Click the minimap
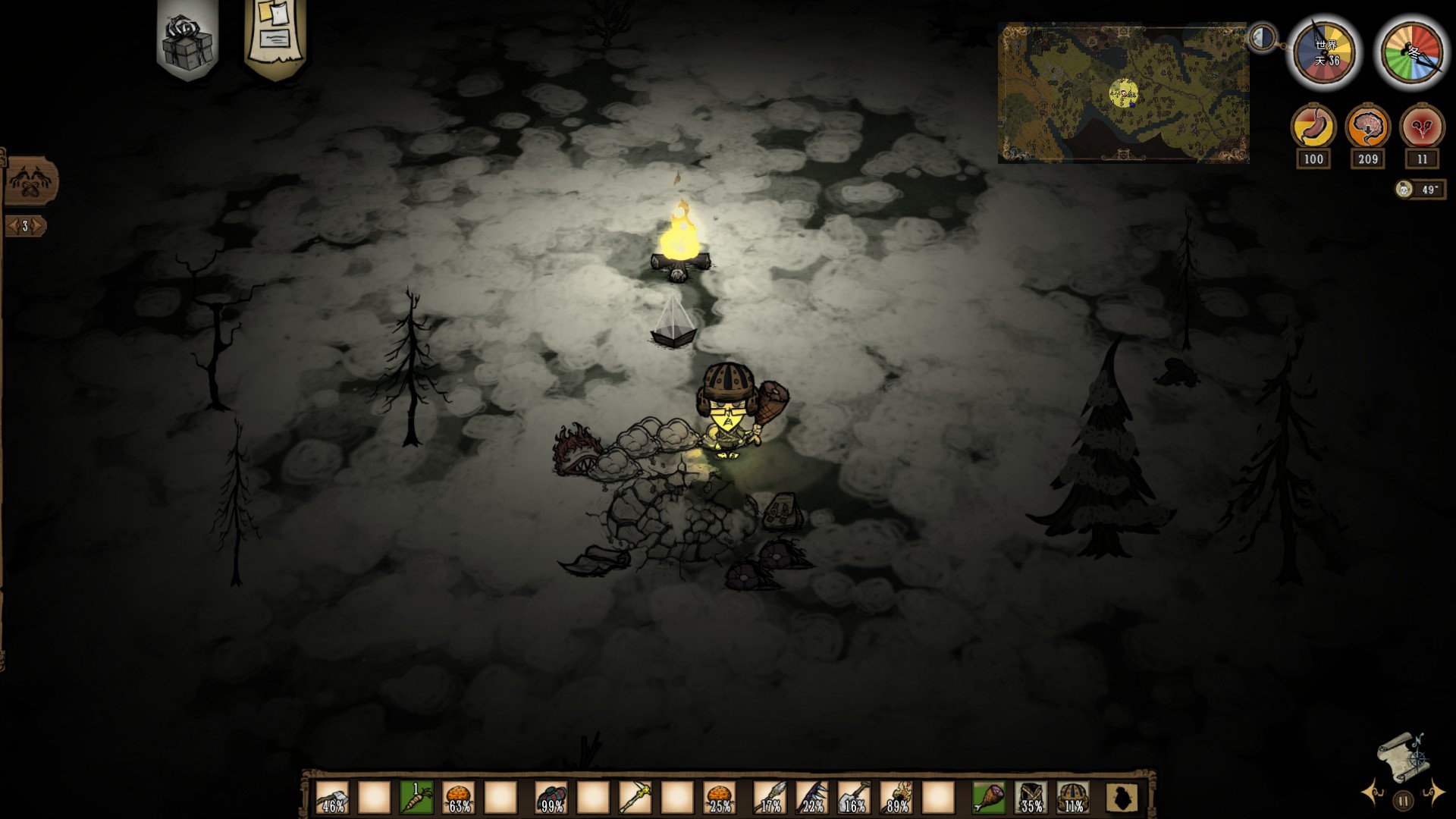The height and width of the screenshot is (819, 1456). (1123, 93)
